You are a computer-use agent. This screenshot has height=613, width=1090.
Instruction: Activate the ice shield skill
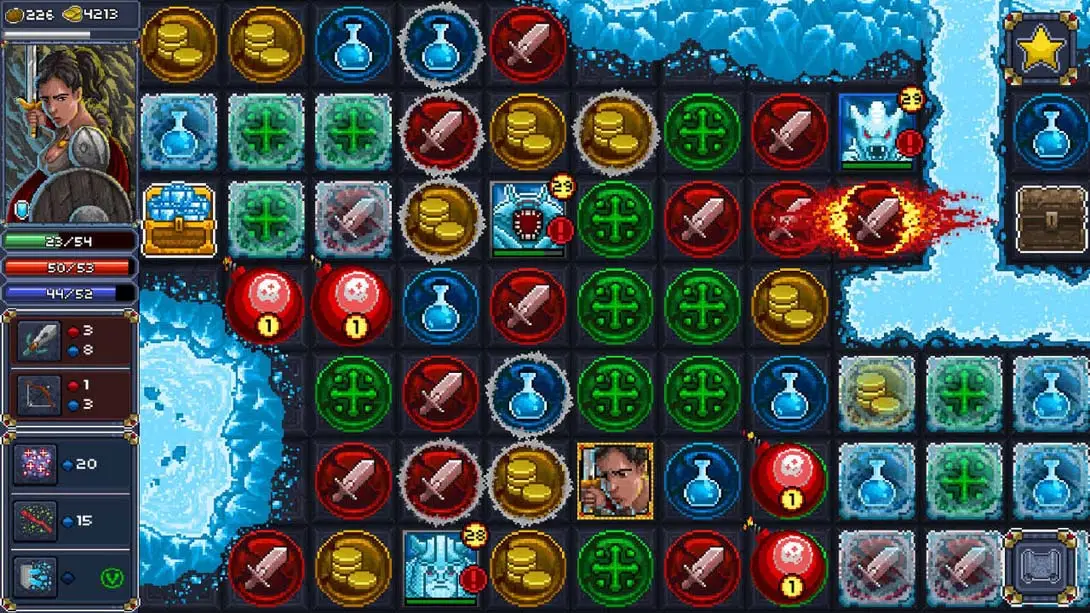[35, 577]
